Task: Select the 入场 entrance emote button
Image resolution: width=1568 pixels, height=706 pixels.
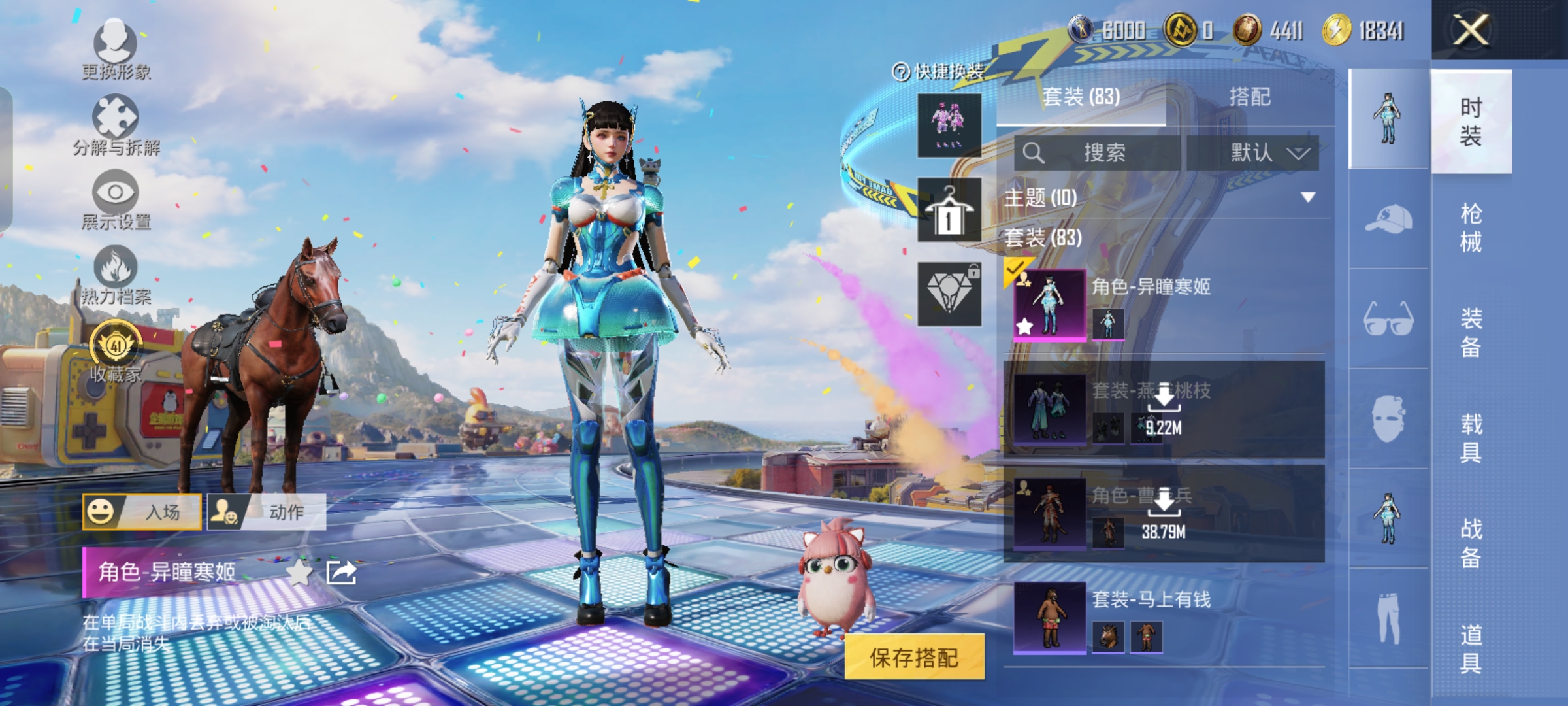Action: point(142,512)
